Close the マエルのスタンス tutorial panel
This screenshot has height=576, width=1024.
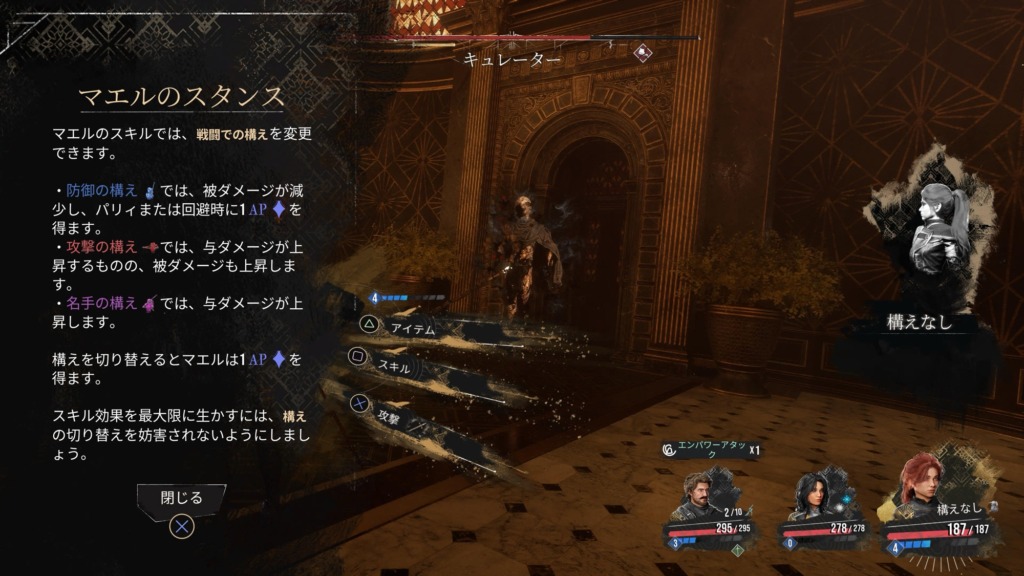[181, 498]
